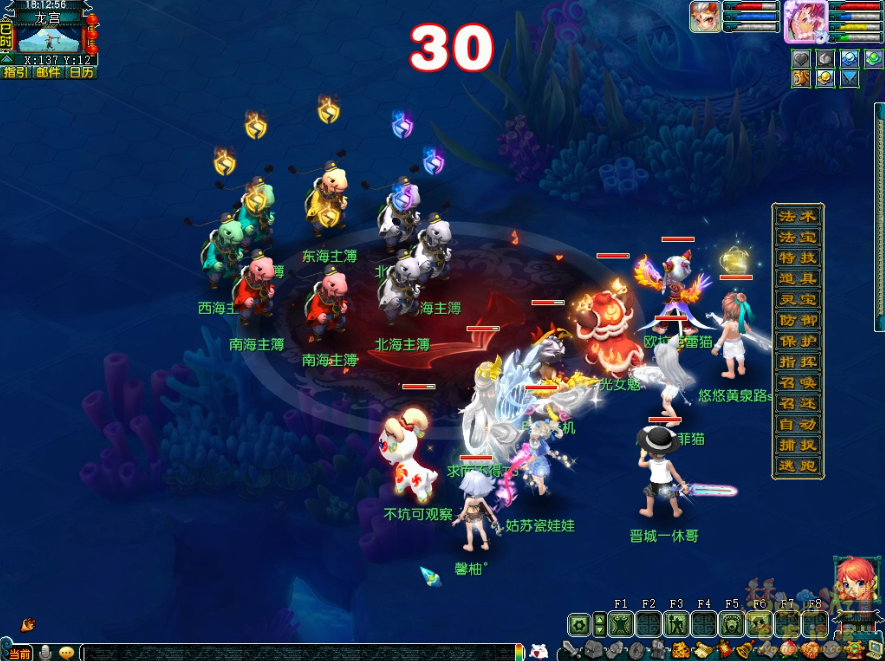Activate the F3 warrior skill slot
The width and height of the screenshot is (885, 661).
[x=676, y=624]
